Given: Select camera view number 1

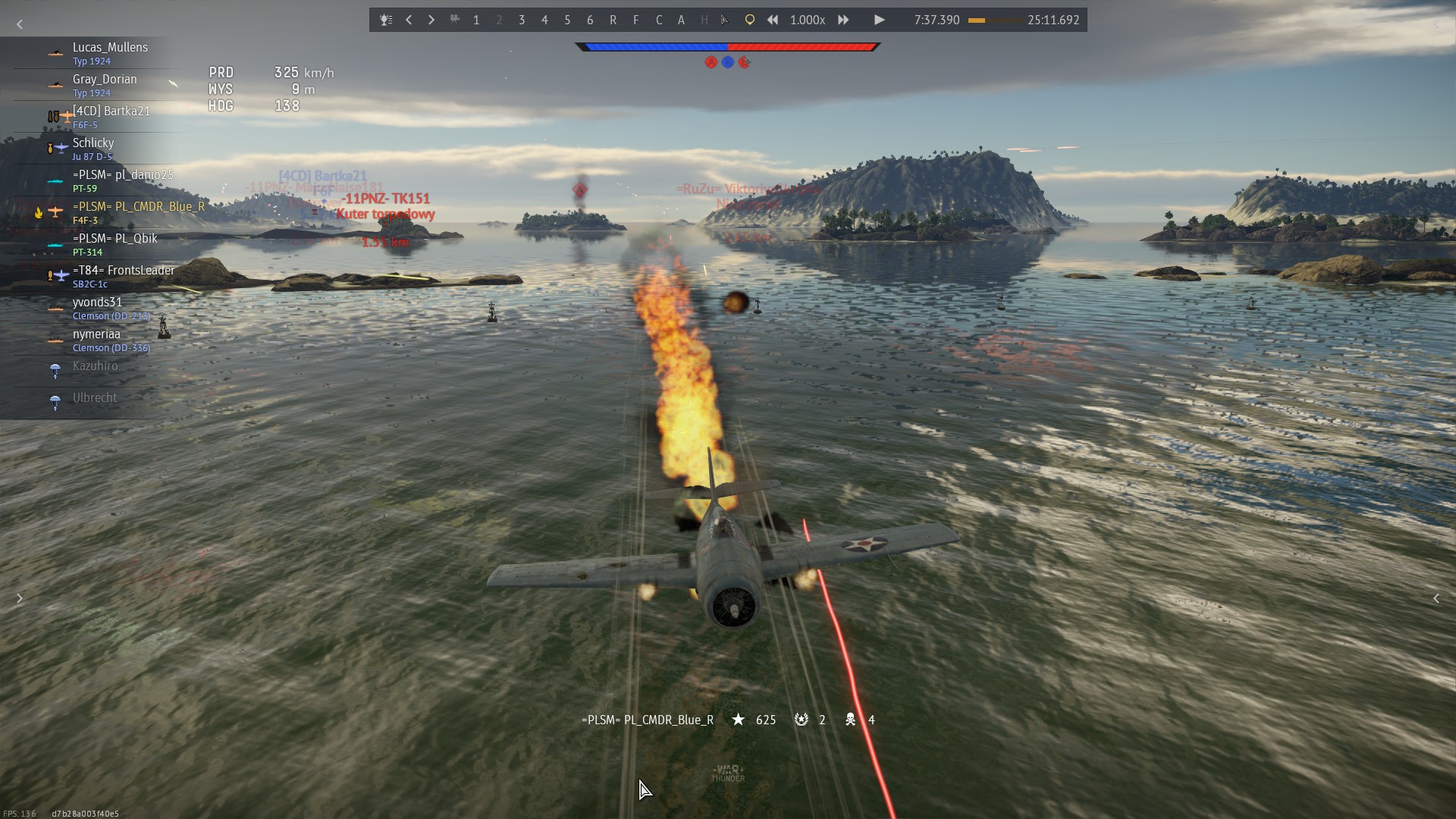Looking at the screenshot, I should 476,20.
